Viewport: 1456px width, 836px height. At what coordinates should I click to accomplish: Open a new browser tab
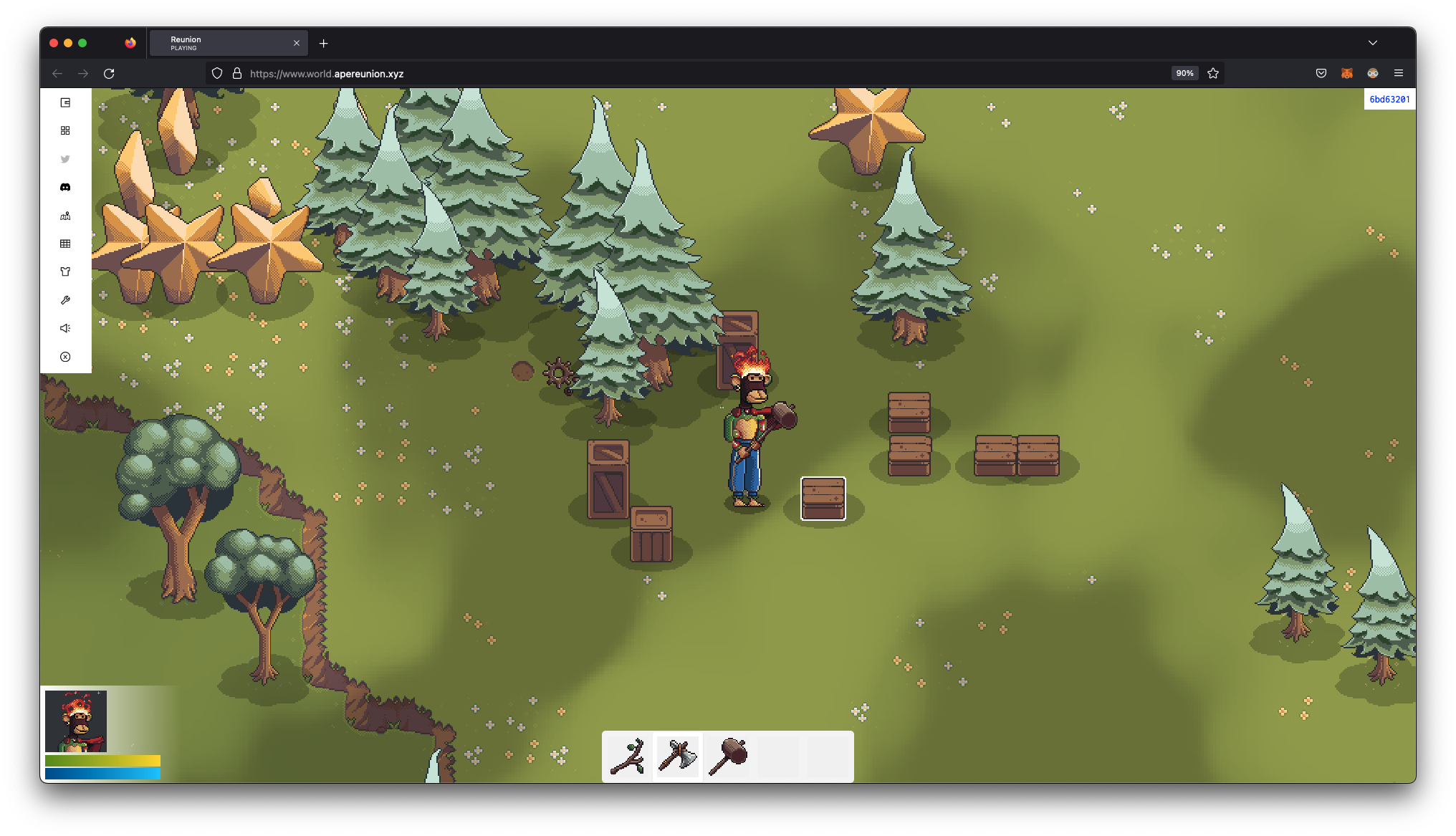[x=323, y=43]
